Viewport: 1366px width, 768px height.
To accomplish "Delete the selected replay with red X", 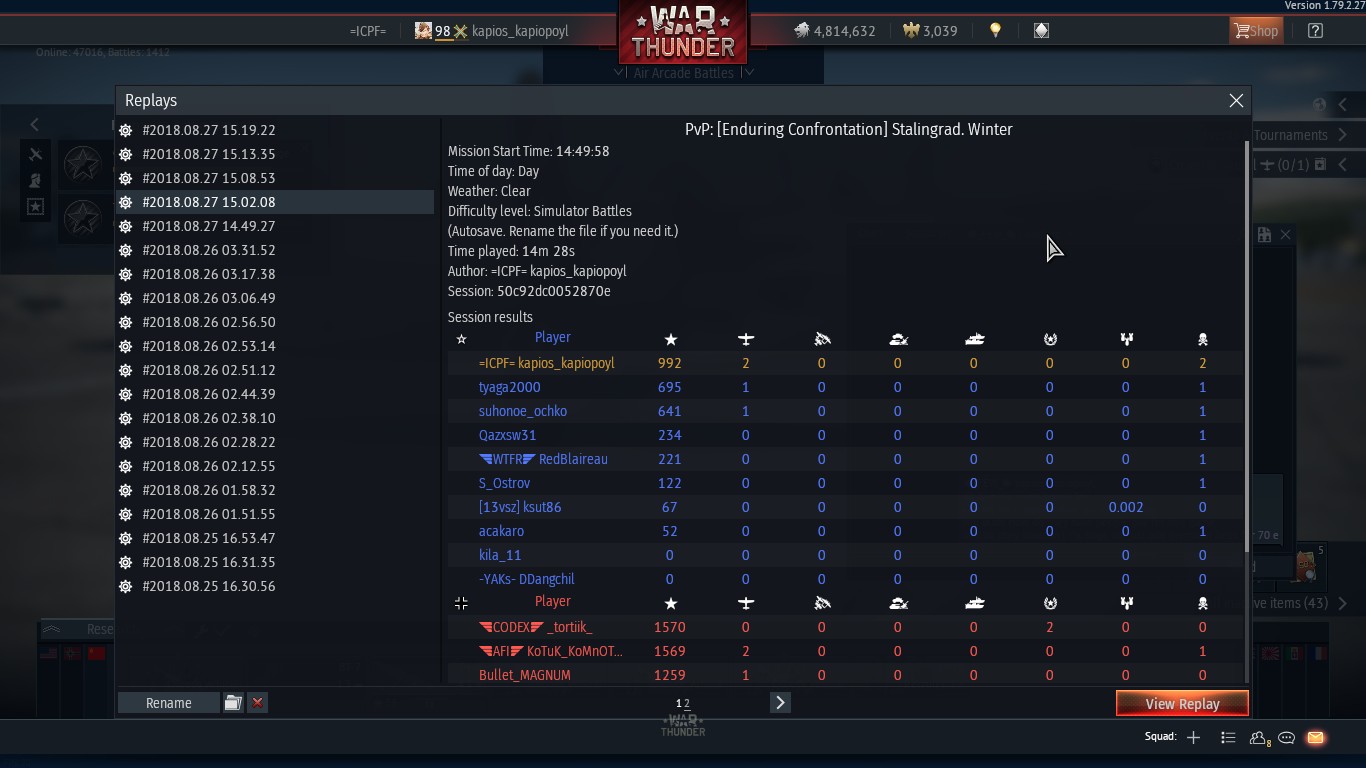I will click(x=257, y=703).
